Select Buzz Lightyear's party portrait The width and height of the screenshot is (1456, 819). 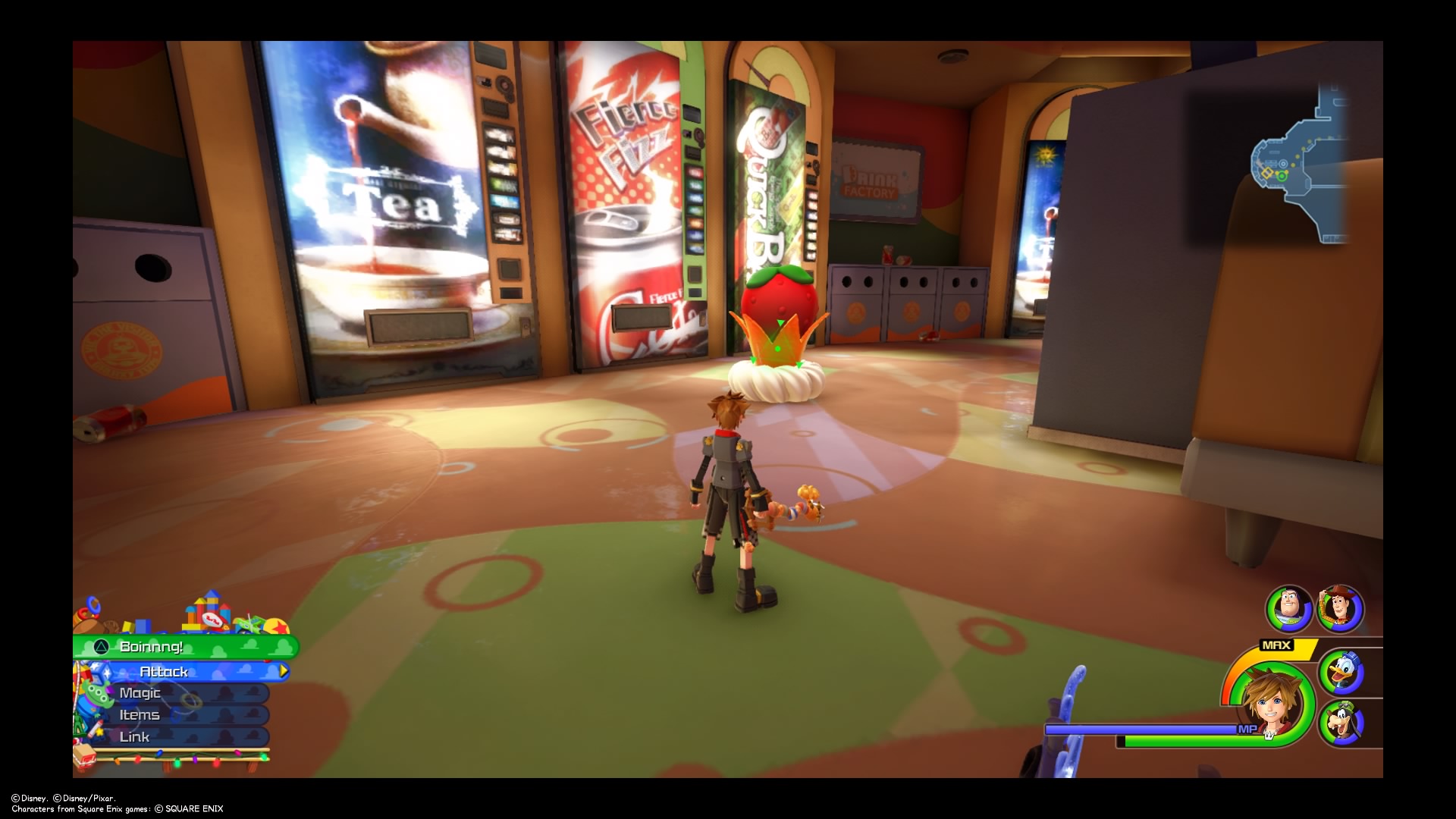click(x=1288, y=608)
